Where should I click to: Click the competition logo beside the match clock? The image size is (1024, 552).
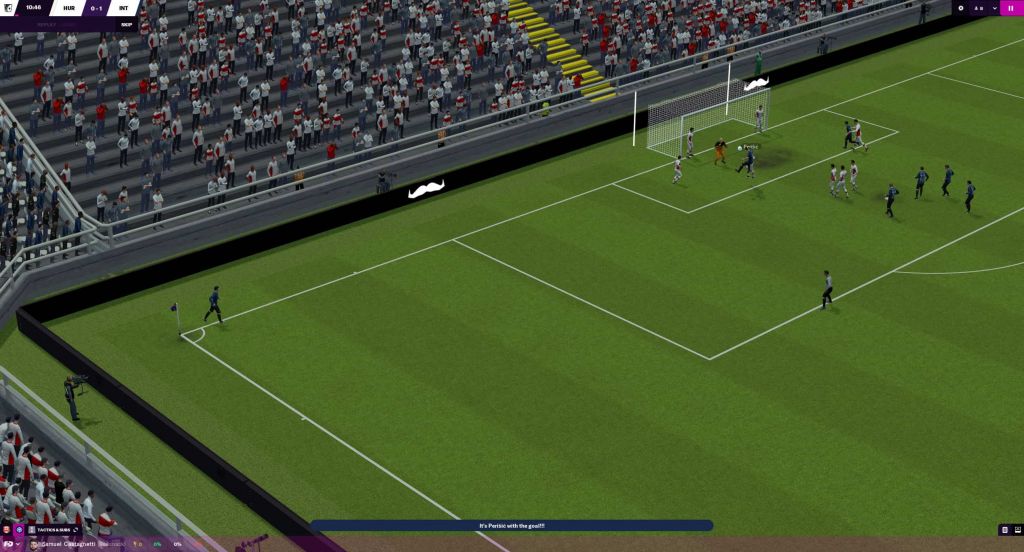coord(8,8)
